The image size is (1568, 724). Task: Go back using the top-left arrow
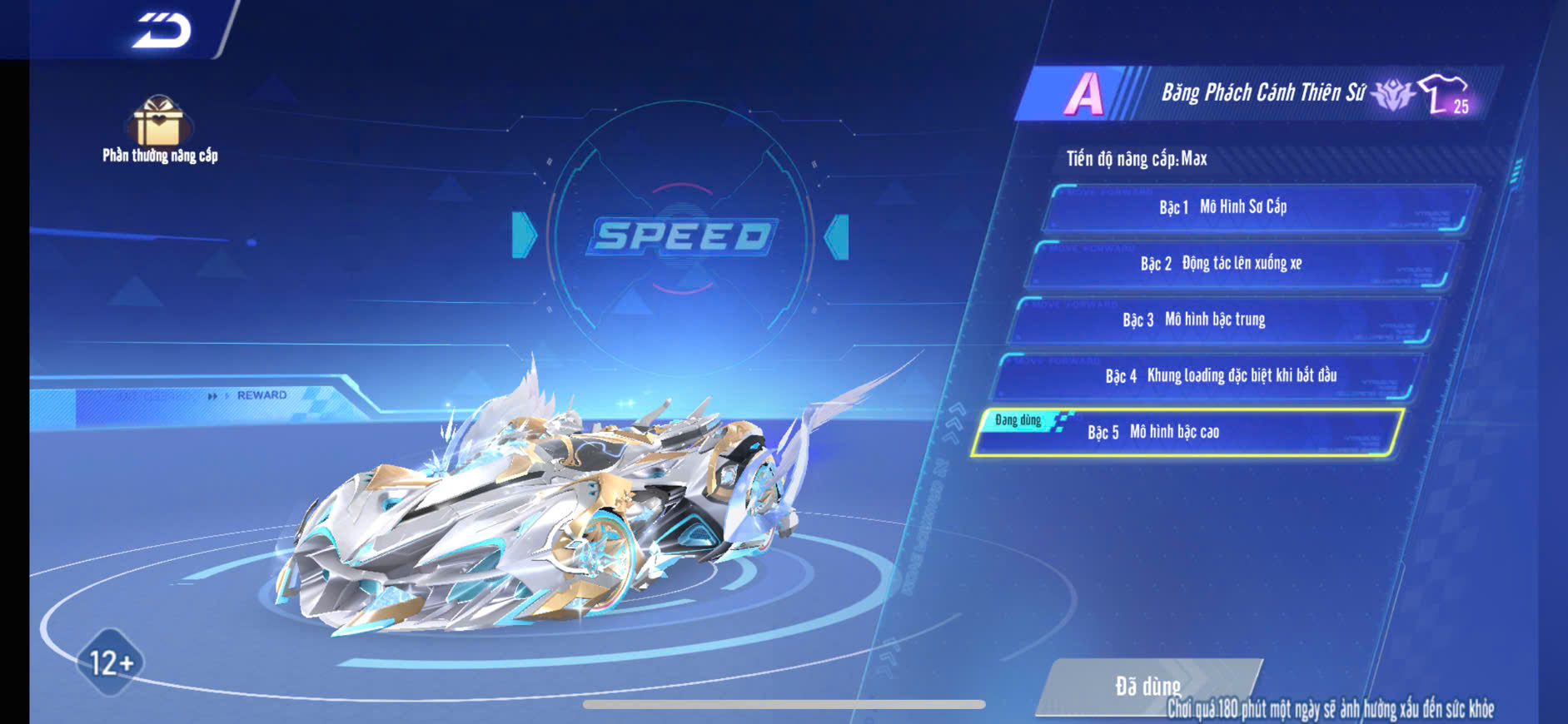click(162, 31)
